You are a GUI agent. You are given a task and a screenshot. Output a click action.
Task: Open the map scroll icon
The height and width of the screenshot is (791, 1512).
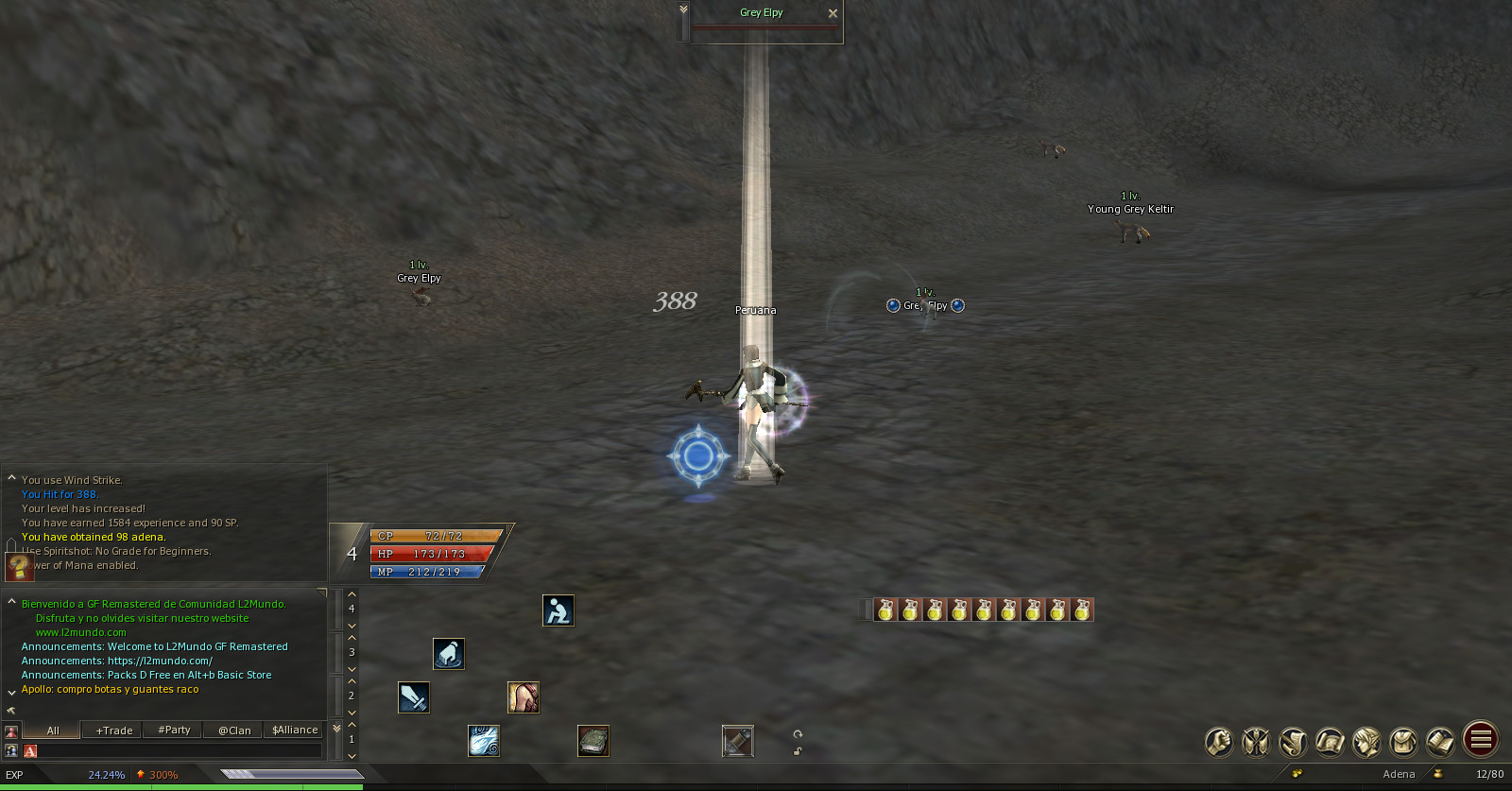tap(1331, 742)
